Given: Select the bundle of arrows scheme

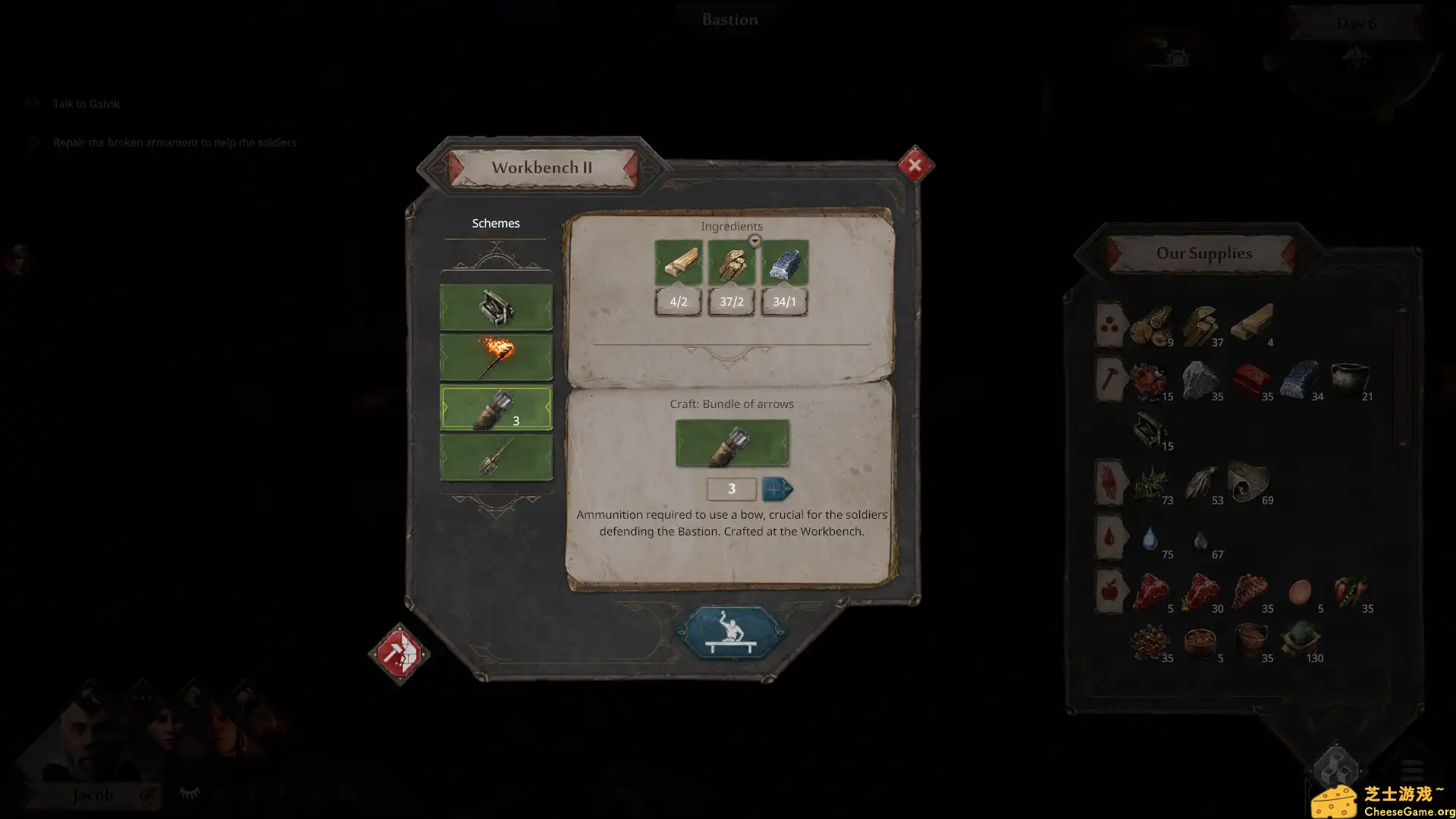Looking at the screenshot, I should tap(496, 408).
